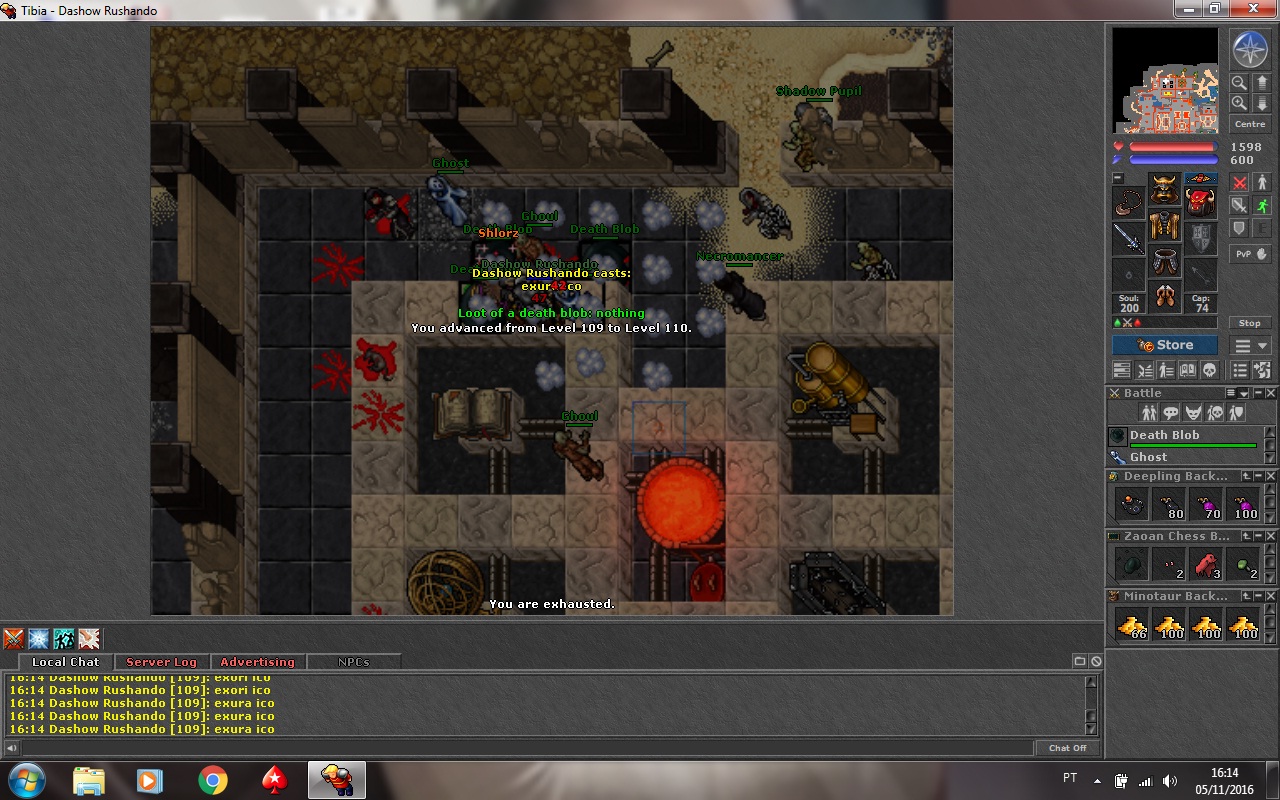Screen dimensions: 1280x800
Task: Target Ghost in the Battle list
Action: pos(1149,457)
